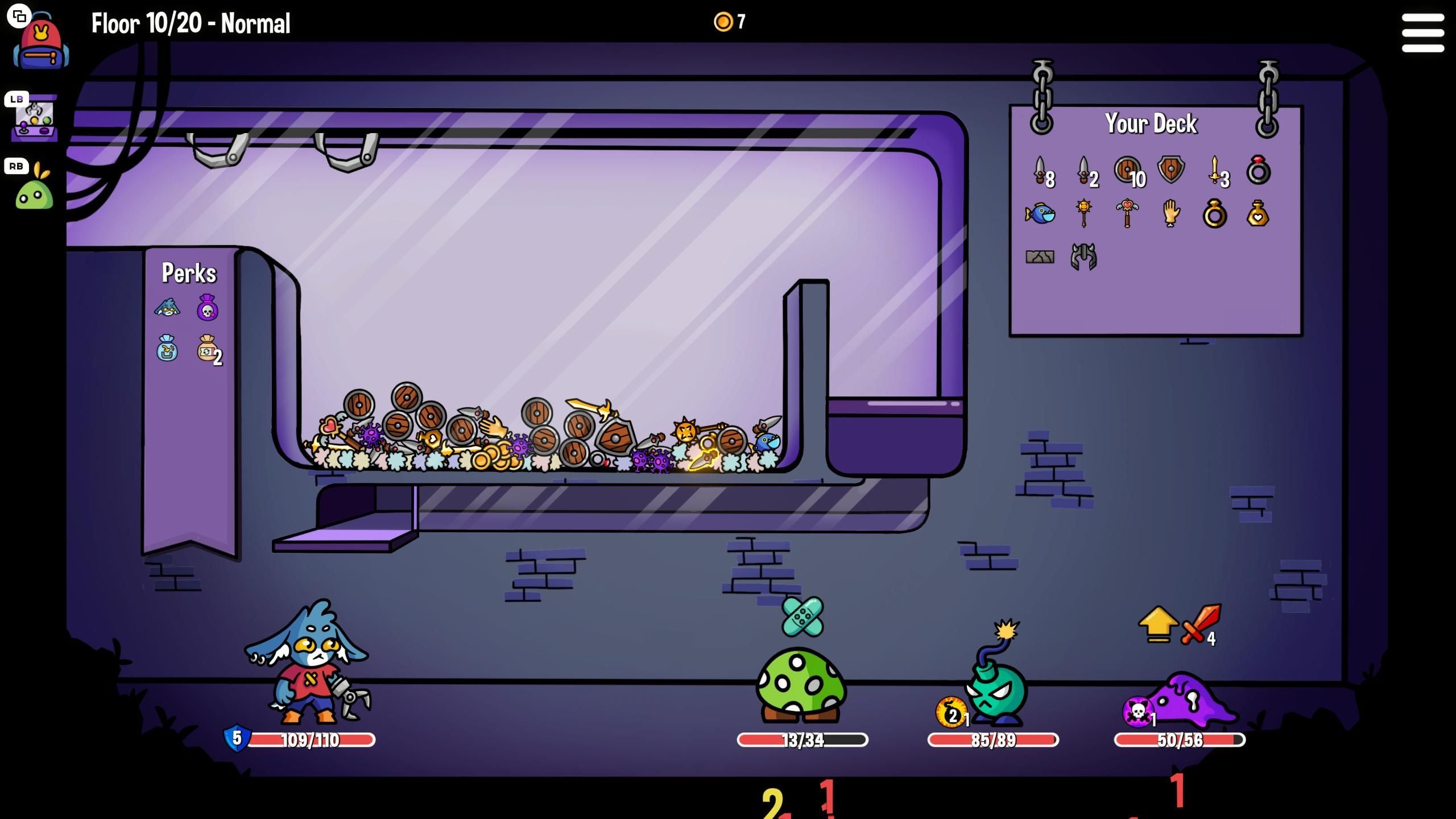The width and height of the screenshot is (1456, 819).
Task: Select the piranha fish item in the deck
Action: pyautogui.click(x=1040, y=214)
